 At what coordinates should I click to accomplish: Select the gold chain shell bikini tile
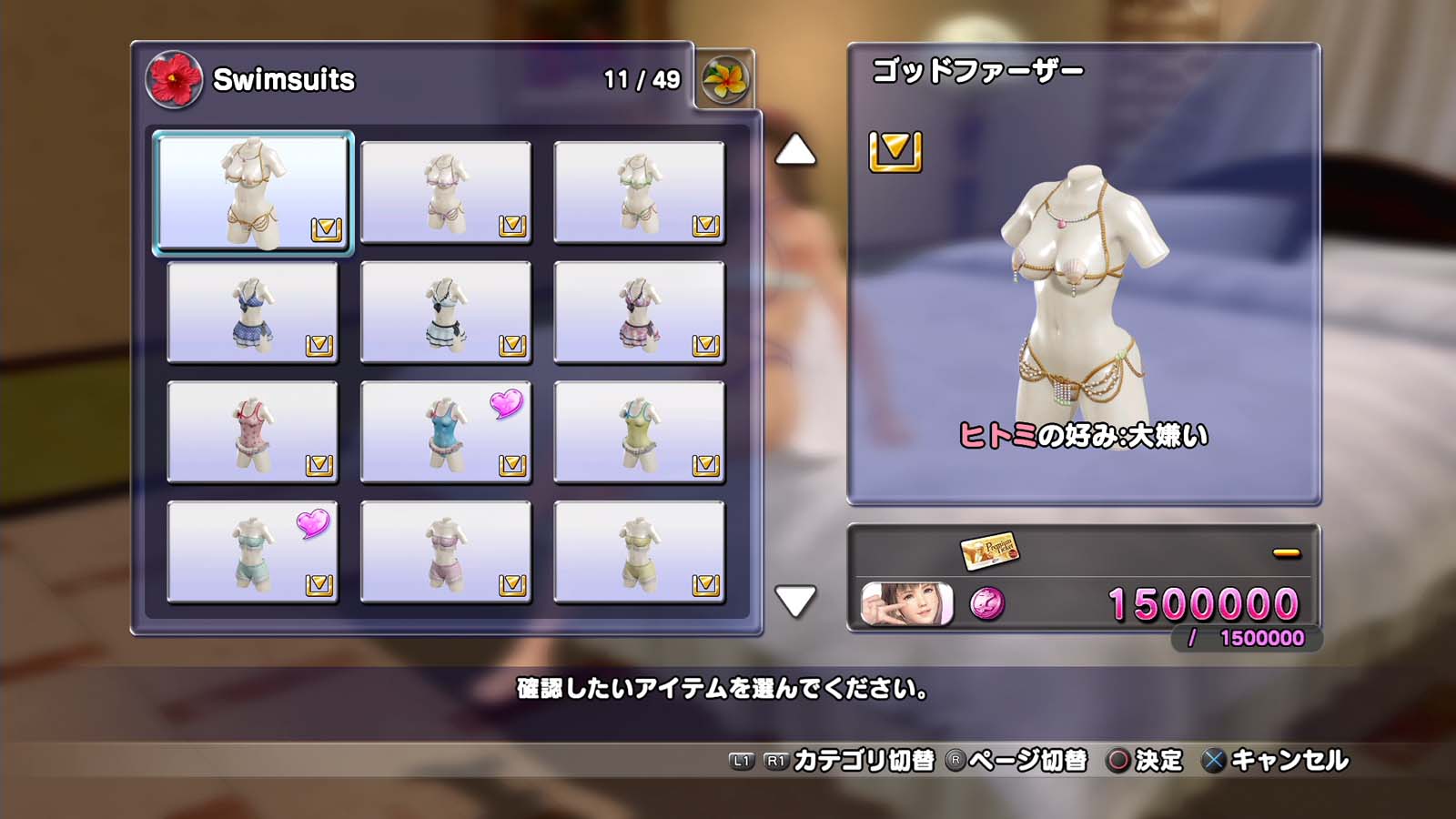(x=253, y=193)
